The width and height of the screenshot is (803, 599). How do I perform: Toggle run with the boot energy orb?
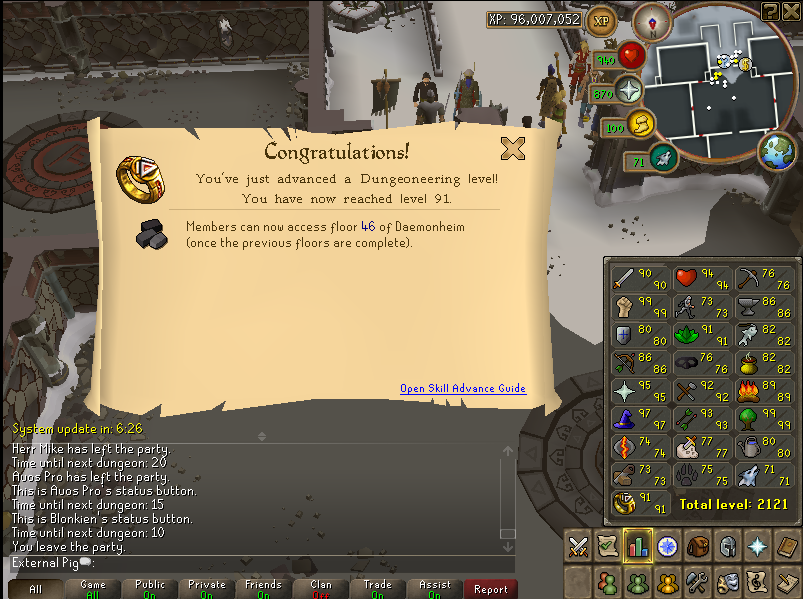point(641,126)
